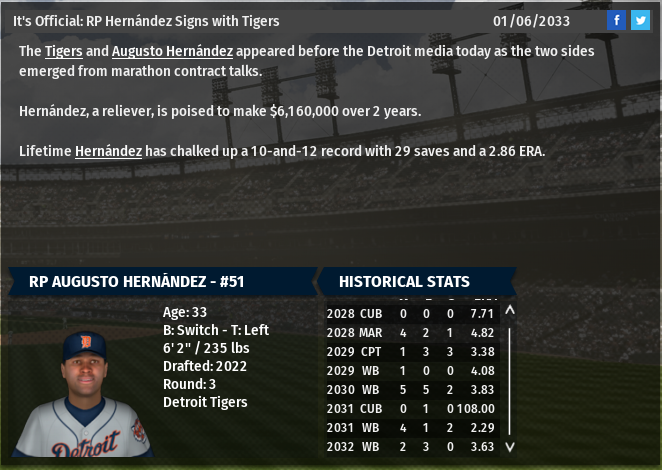Viewport: 662px width, 470px height.
Task: Select the 2031 CUB stats row
Action: coord(410,408)
